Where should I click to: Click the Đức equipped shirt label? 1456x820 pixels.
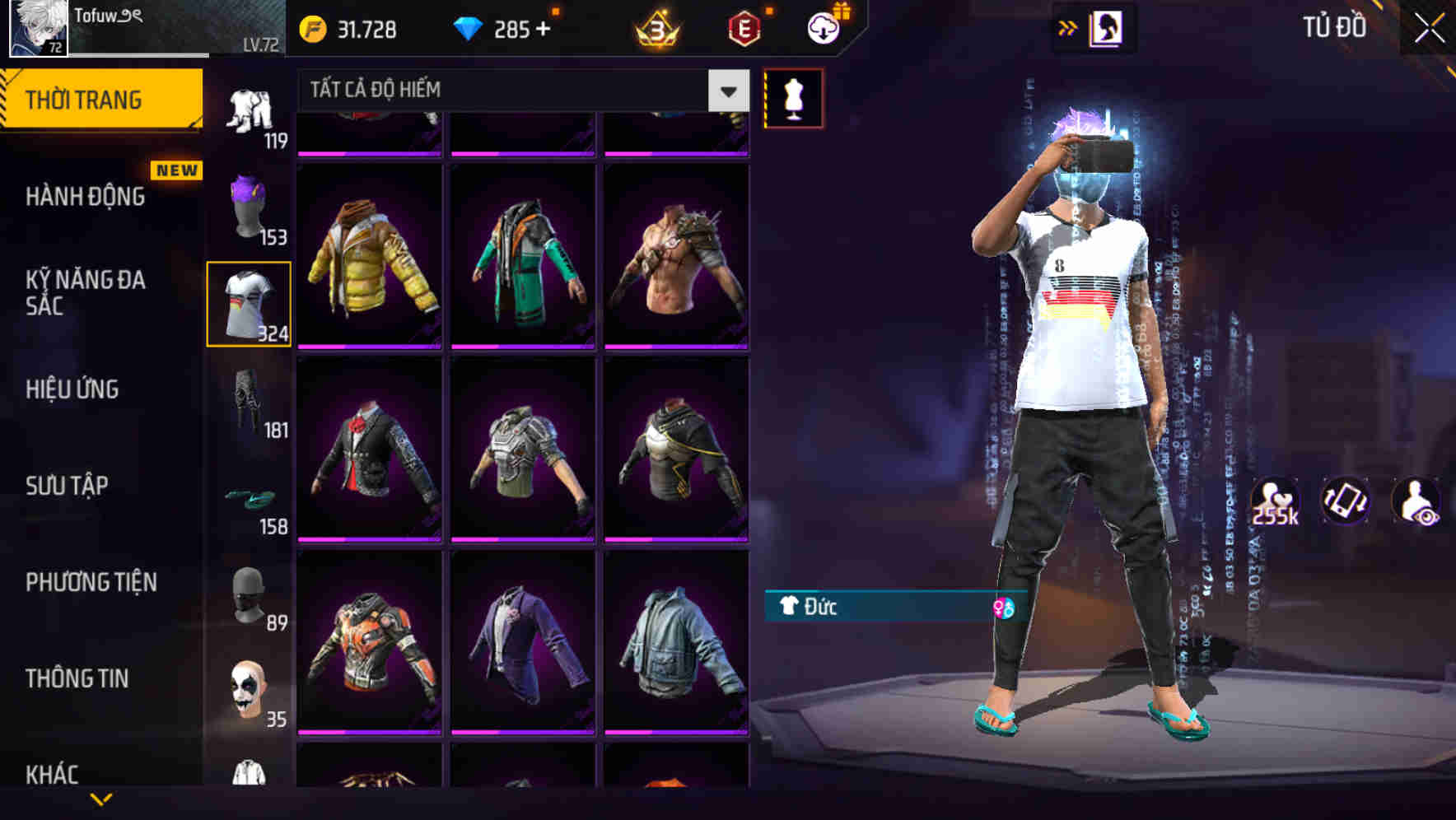824,608
